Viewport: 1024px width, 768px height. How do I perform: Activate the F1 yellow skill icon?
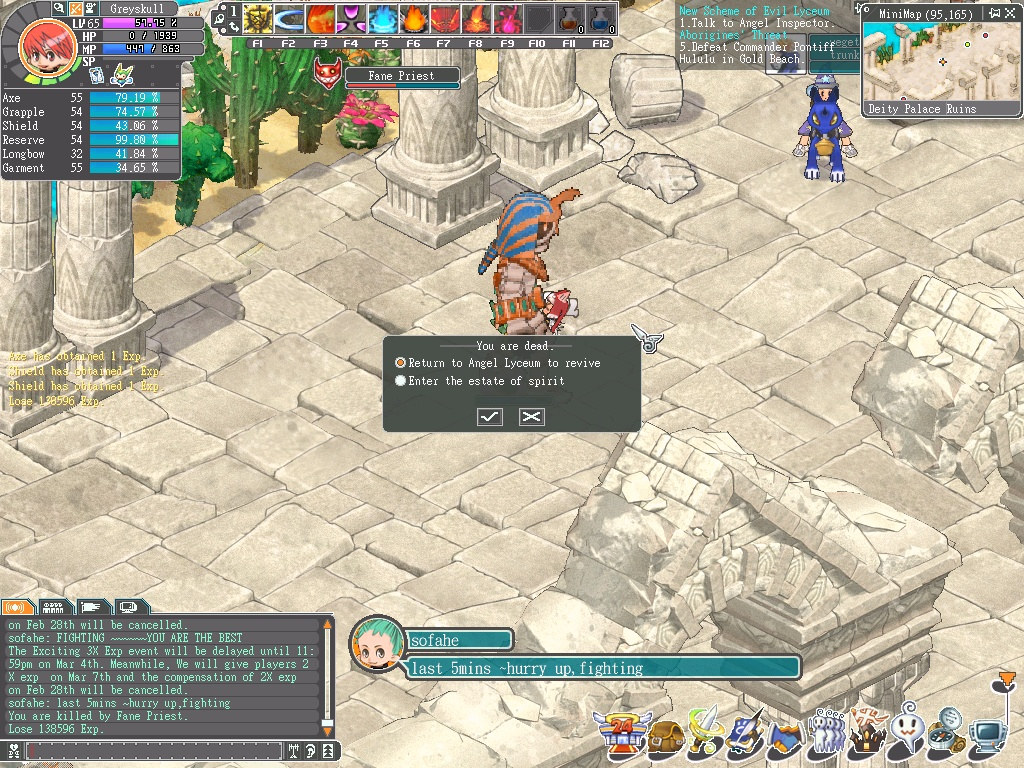(258, 20)
